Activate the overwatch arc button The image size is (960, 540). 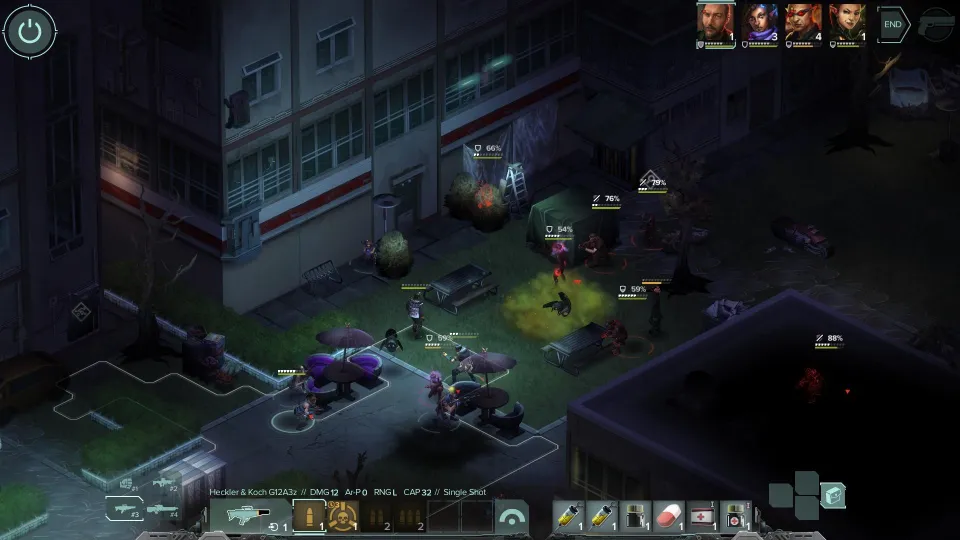[x=512, y=516]
